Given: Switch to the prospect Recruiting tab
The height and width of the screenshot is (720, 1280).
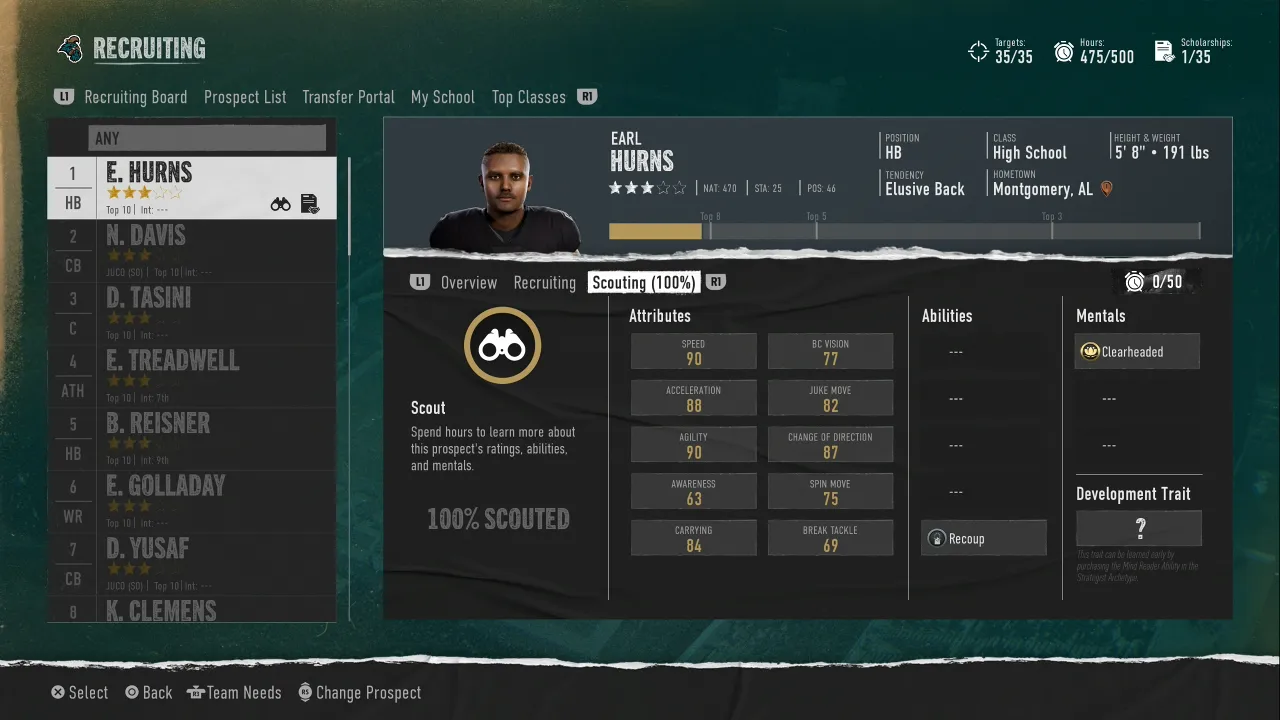Looking at the screenshot, I should click(544, 283).
